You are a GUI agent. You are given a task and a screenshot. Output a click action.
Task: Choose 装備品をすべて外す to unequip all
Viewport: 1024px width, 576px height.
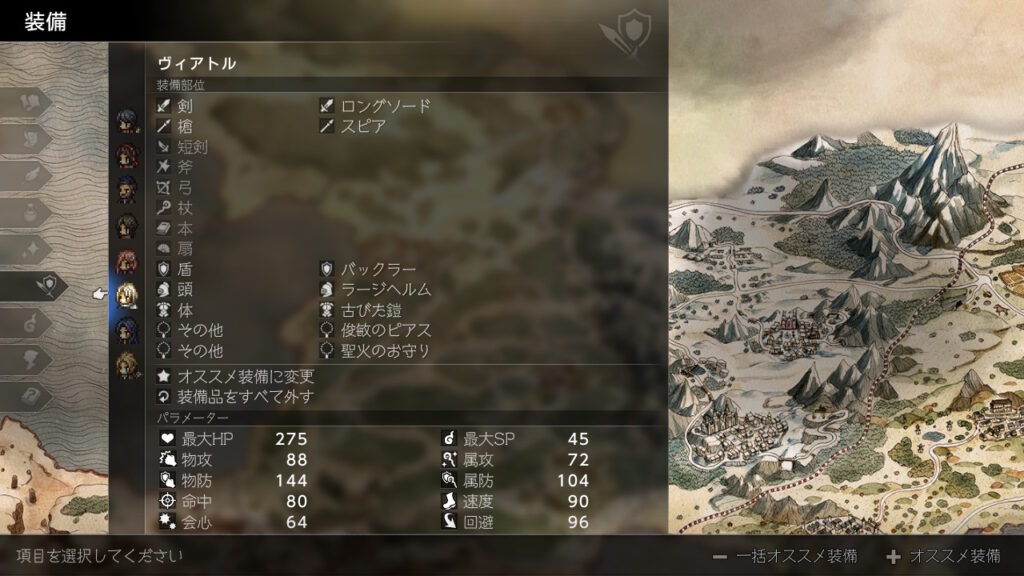pos(245,397)
